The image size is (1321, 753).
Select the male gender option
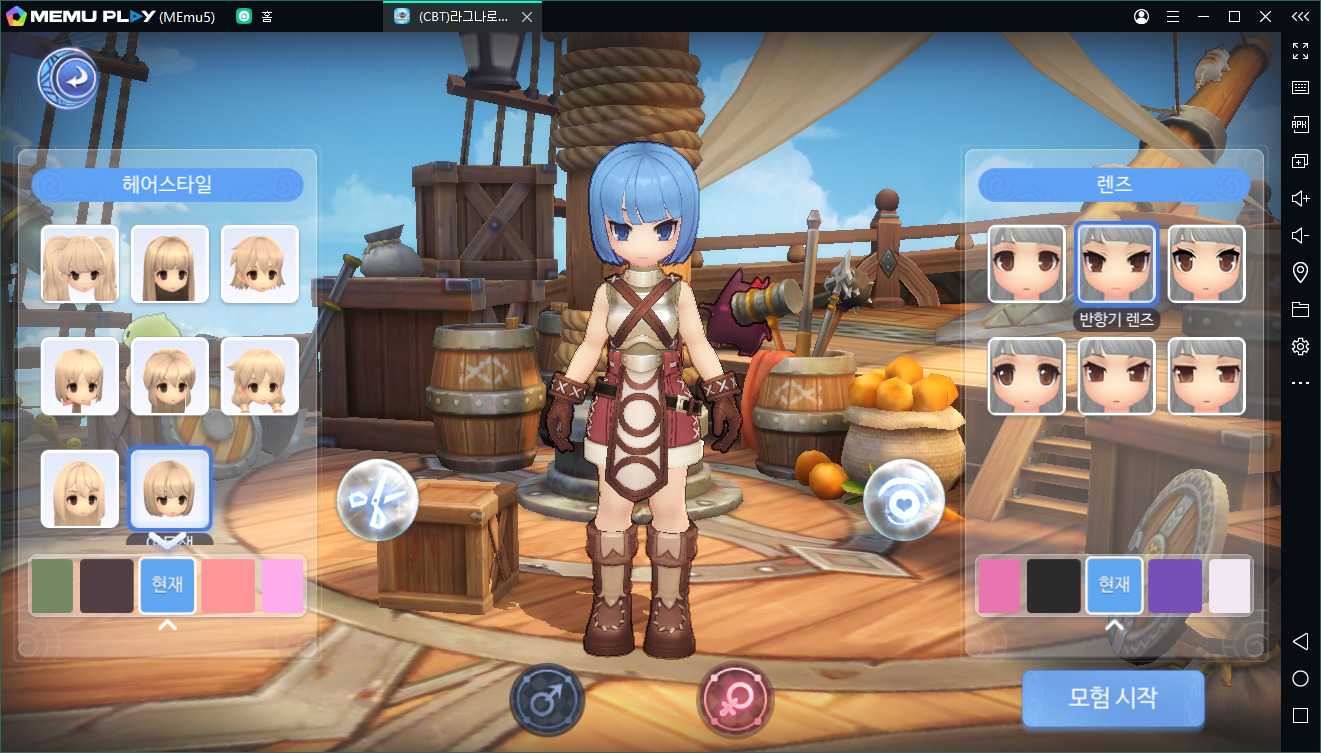pos(547,700)
